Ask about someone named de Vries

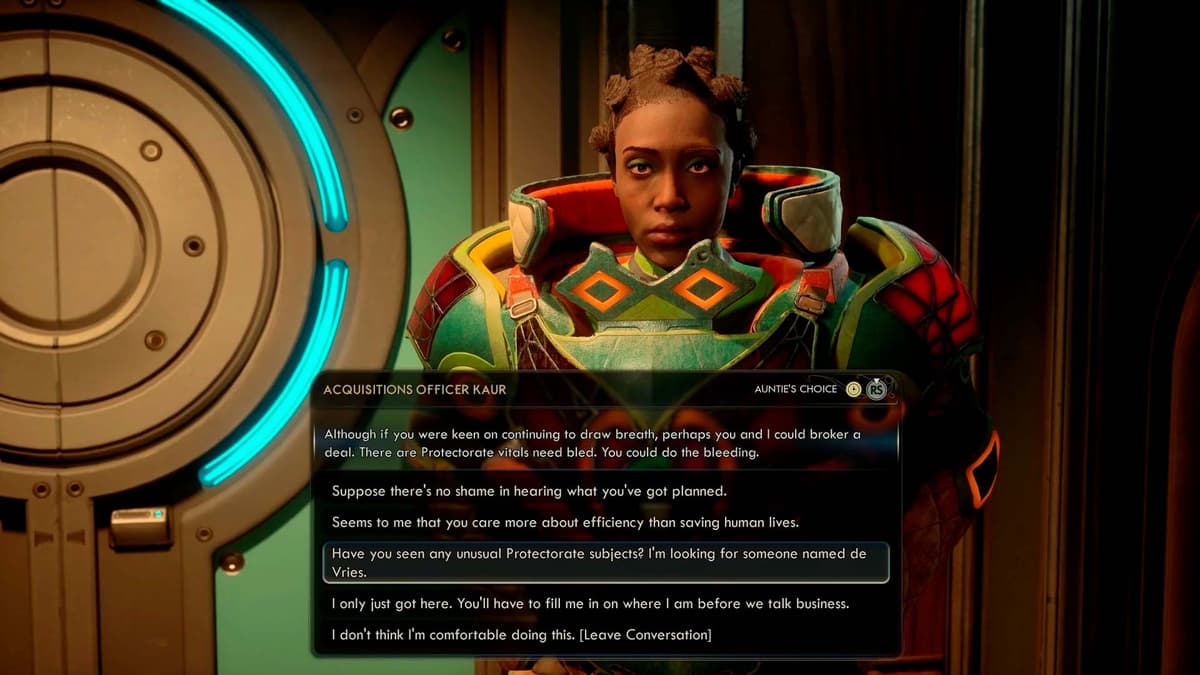[605, 563]
